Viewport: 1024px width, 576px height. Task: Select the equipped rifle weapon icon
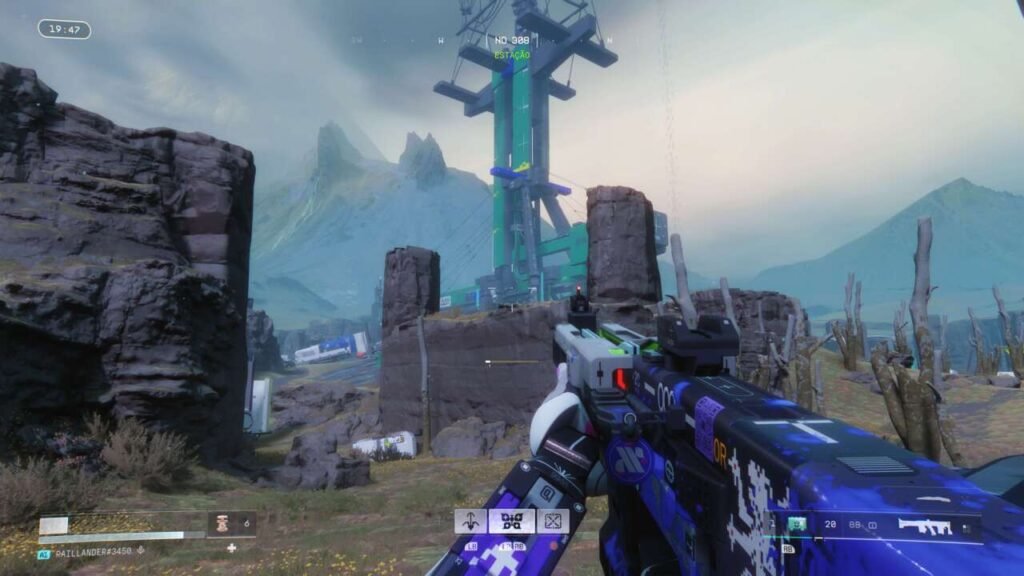pos(924,526)
